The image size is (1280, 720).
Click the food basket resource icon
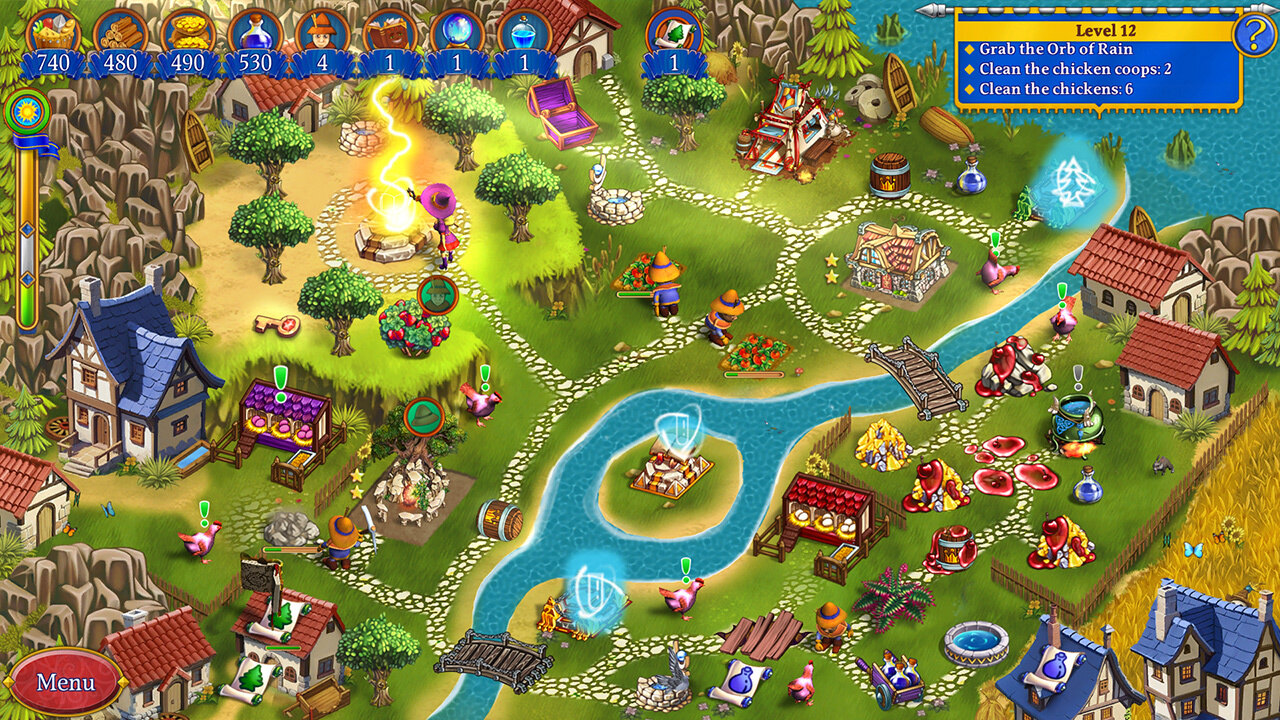point(53,31)
